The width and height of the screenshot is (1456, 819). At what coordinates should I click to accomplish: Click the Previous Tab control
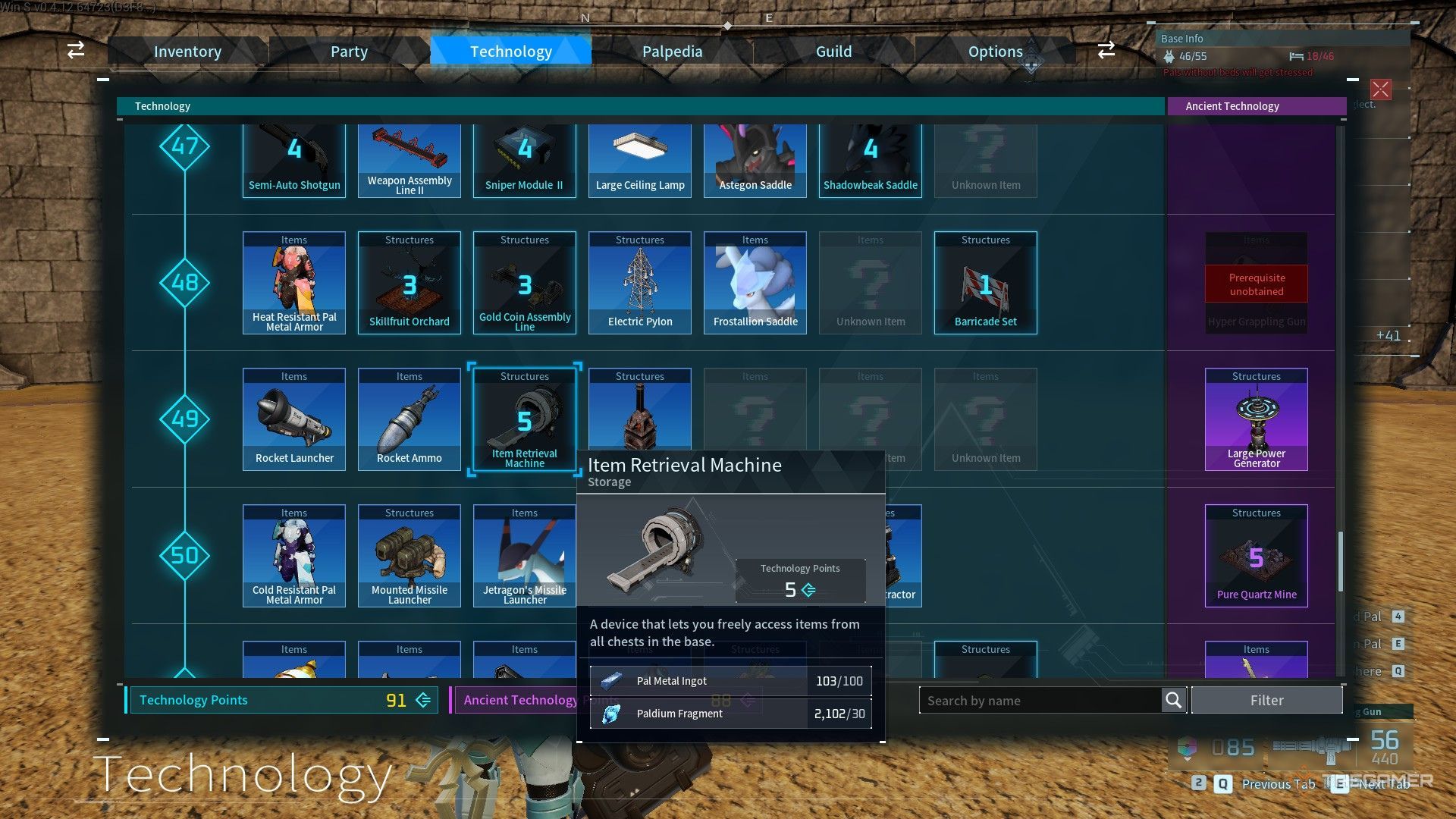point(1279,784)
